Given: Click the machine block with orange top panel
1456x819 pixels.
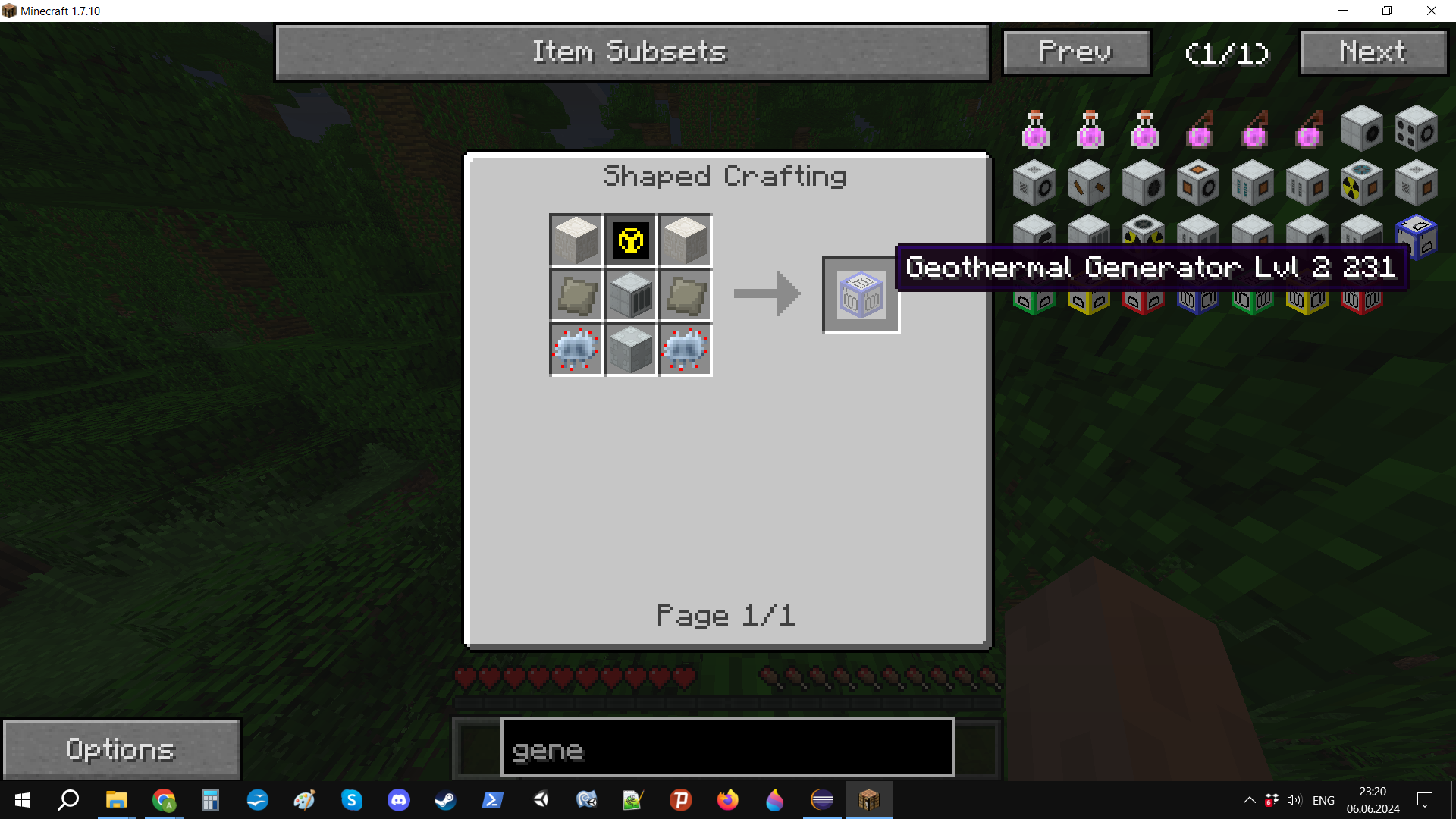Looking at the screenshot, I should (1197, 184).
